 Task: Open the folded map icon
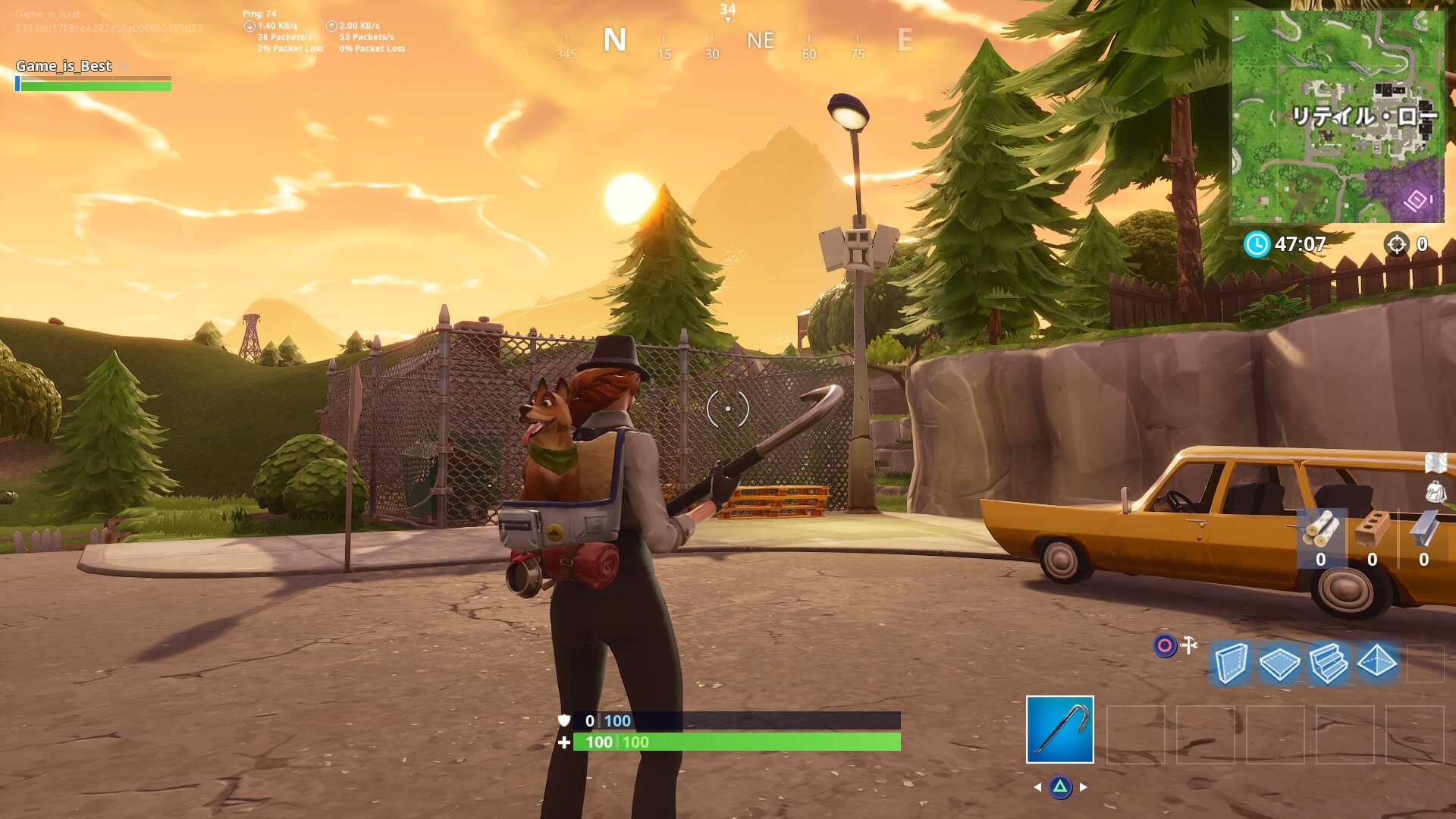[x=1436, y=463]
